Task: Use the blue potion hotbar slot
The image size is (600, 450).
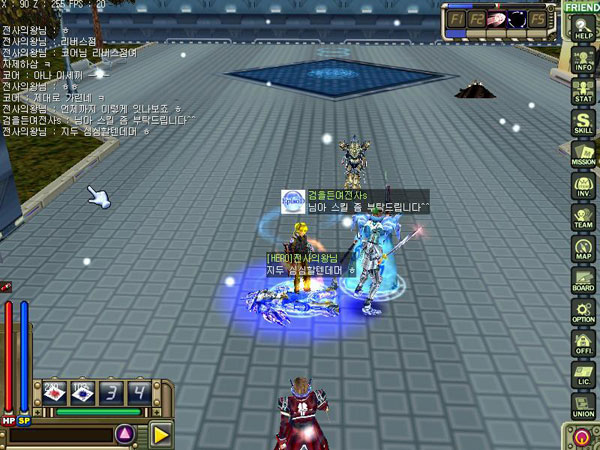Action: click(82, 392)
